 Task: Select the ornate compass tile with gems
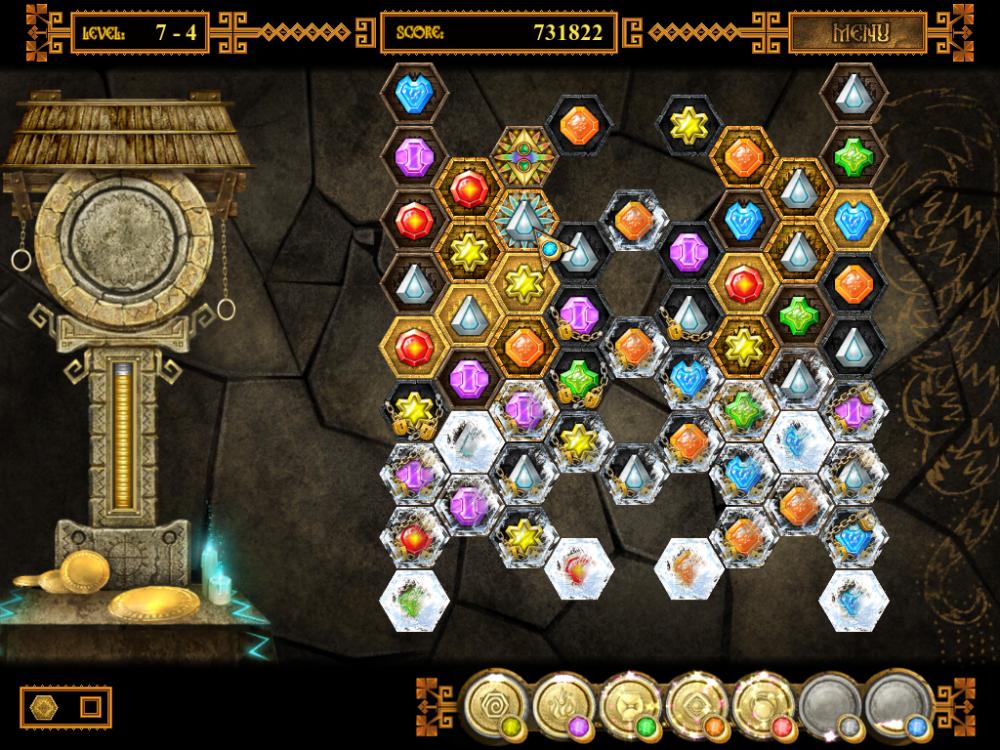(523, 156)
